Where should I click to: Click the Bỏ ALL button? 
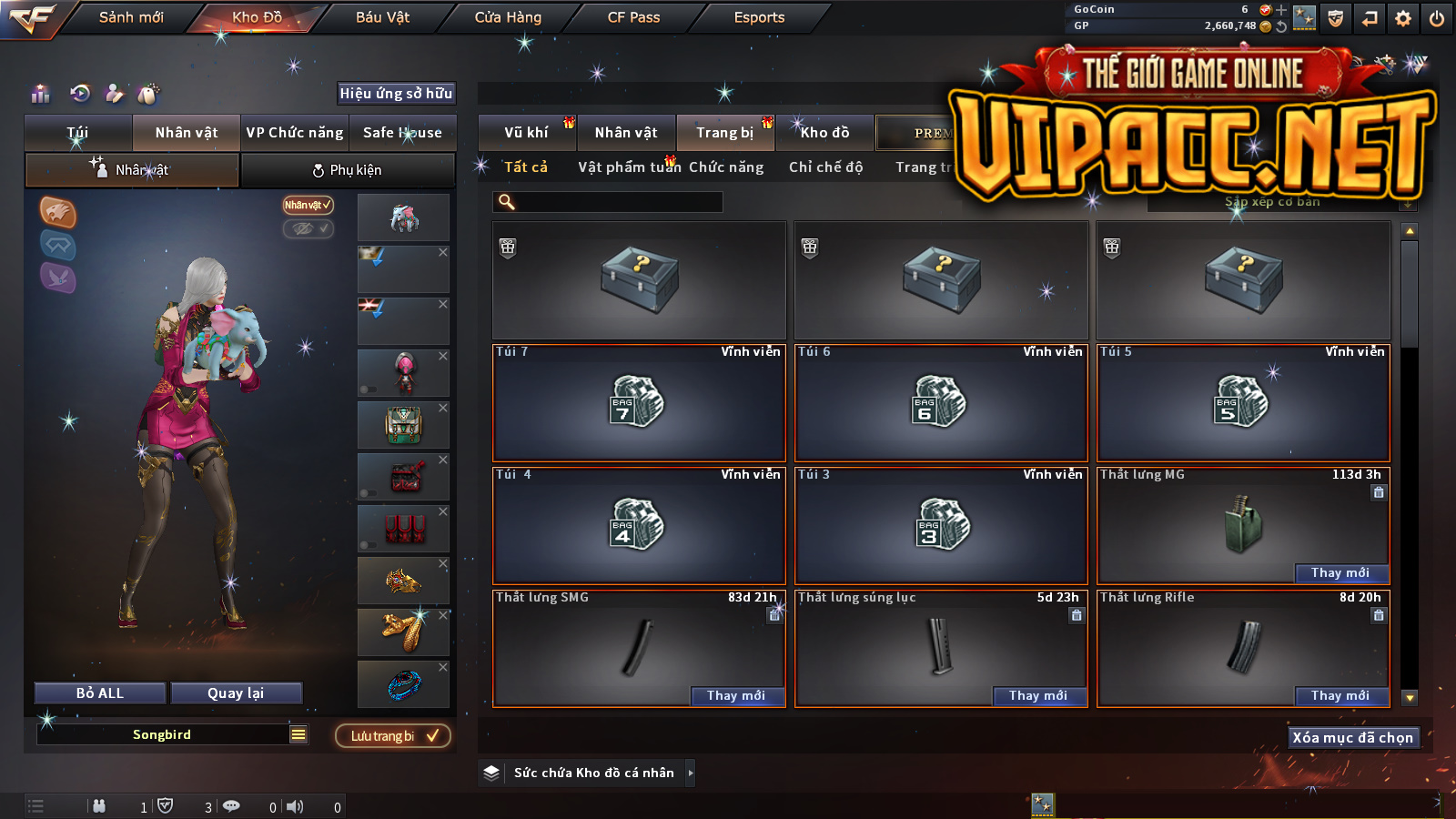[100, 693]
